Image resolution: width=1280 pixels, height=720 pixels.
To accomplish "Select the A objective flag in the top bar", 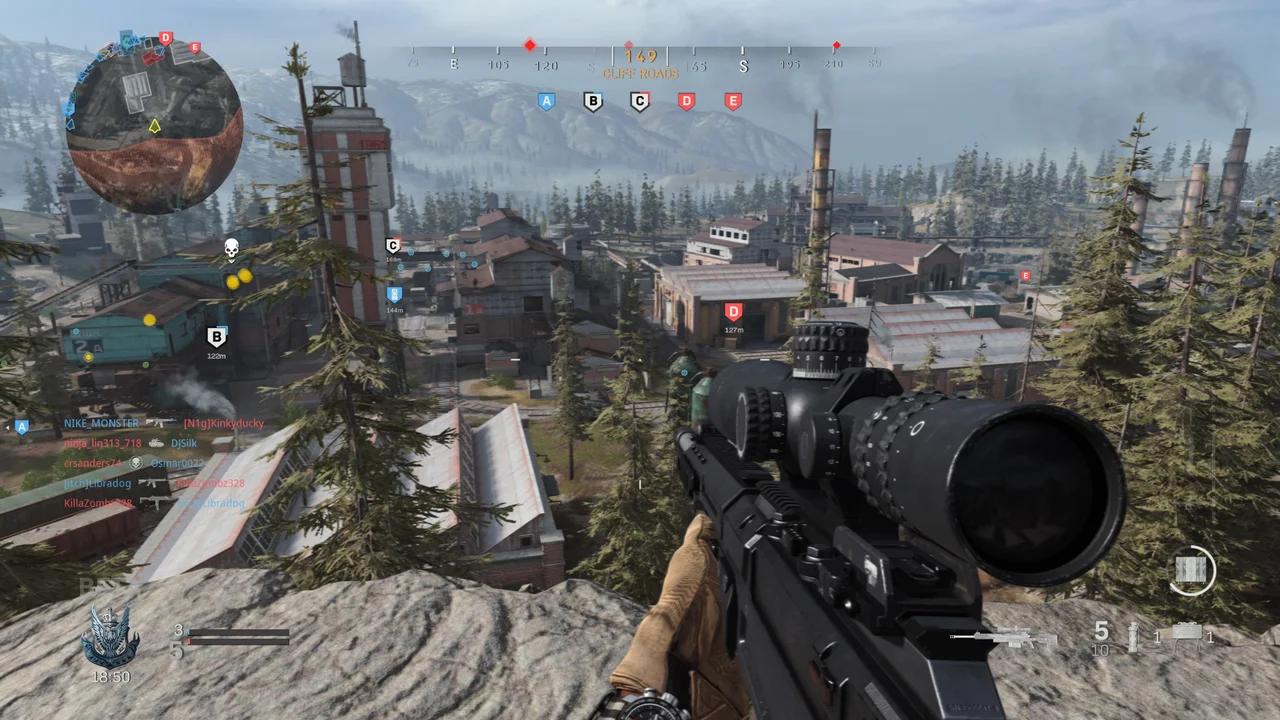I will click(x=546, y=101).
